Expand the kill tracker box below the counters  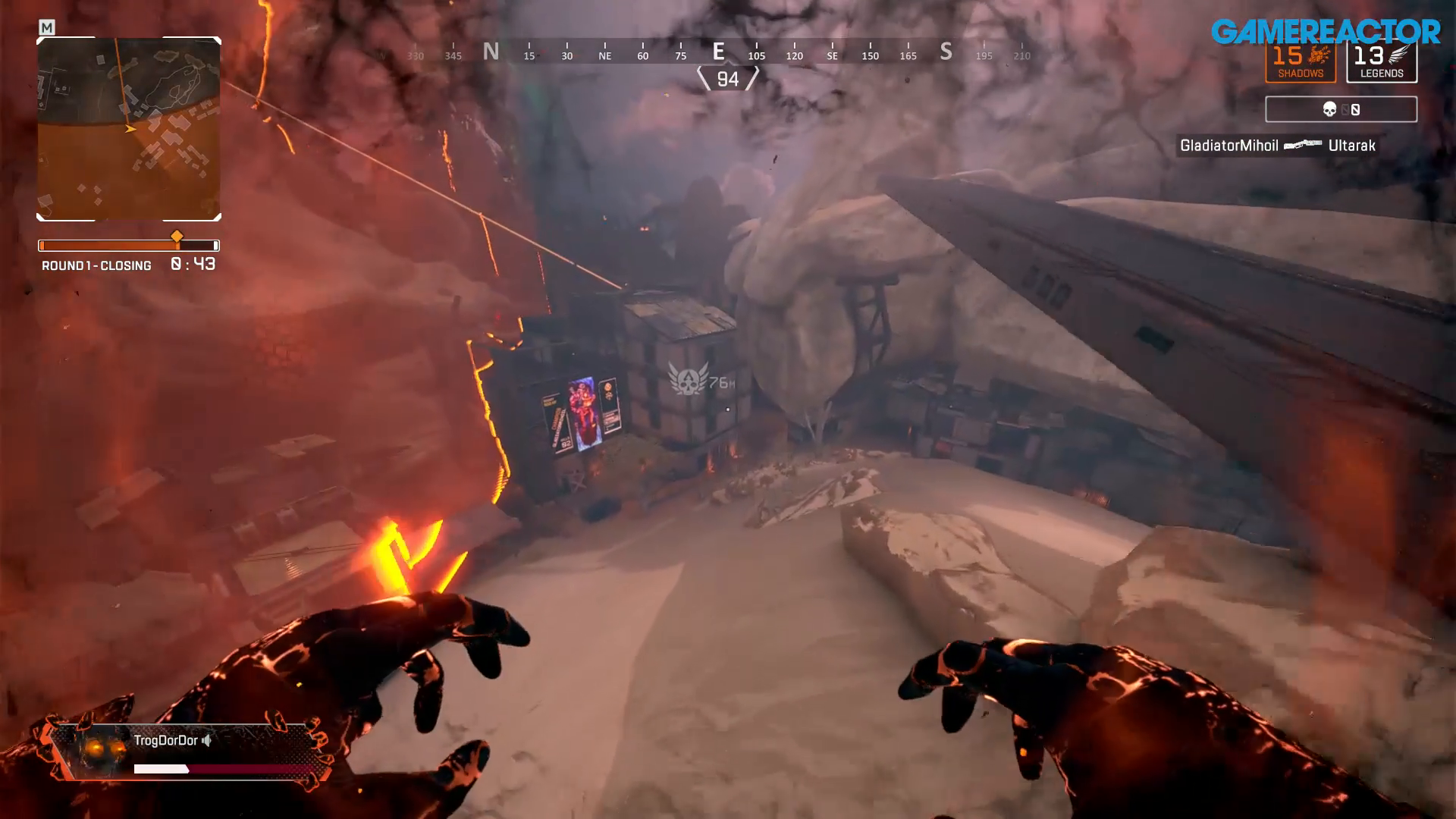pyautogui.click(x=1340, y=109)
